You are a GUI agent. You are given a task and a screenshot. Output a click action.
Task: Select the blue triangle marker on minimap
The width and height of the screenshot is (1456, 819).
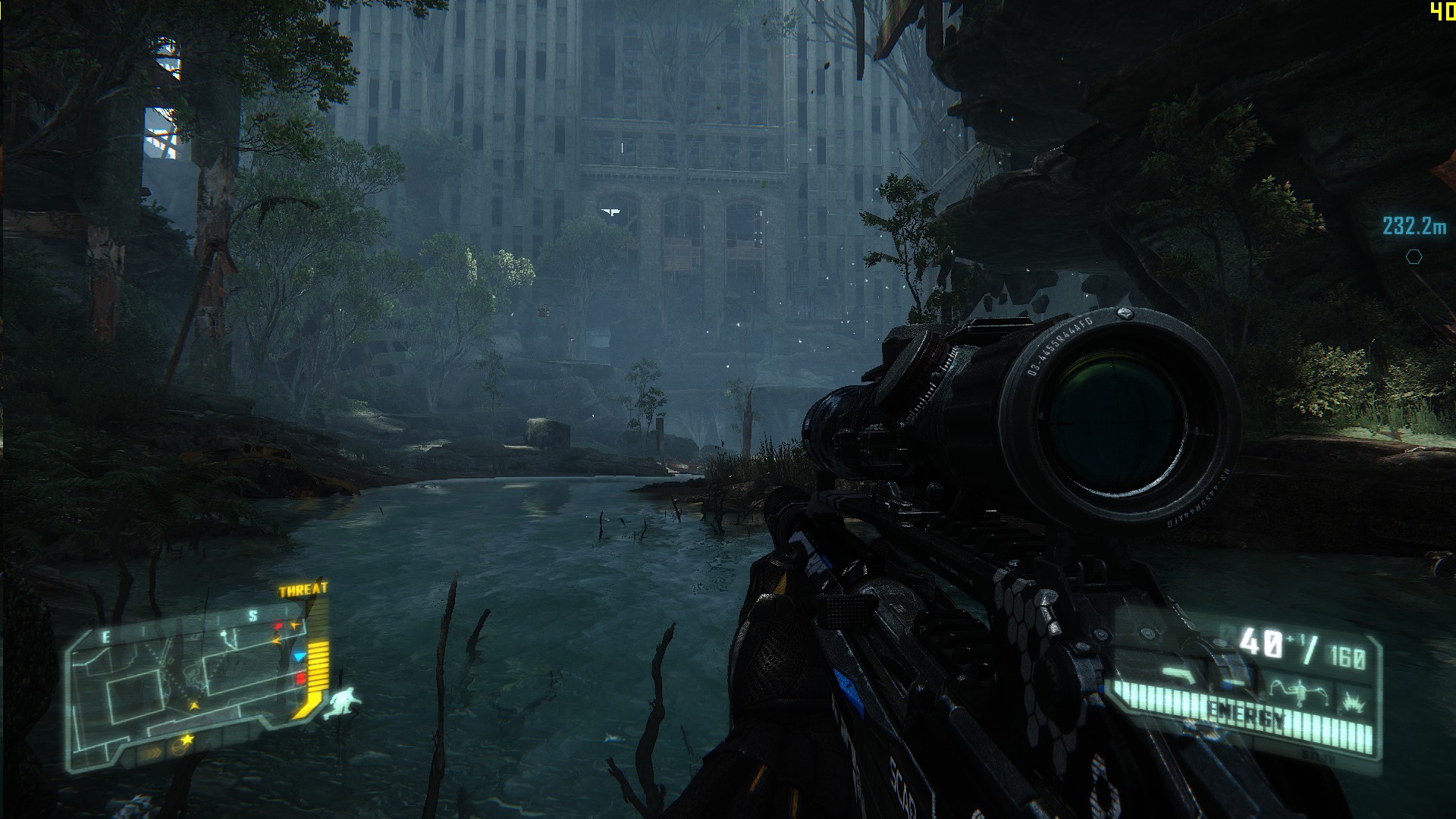click(300, 657)
